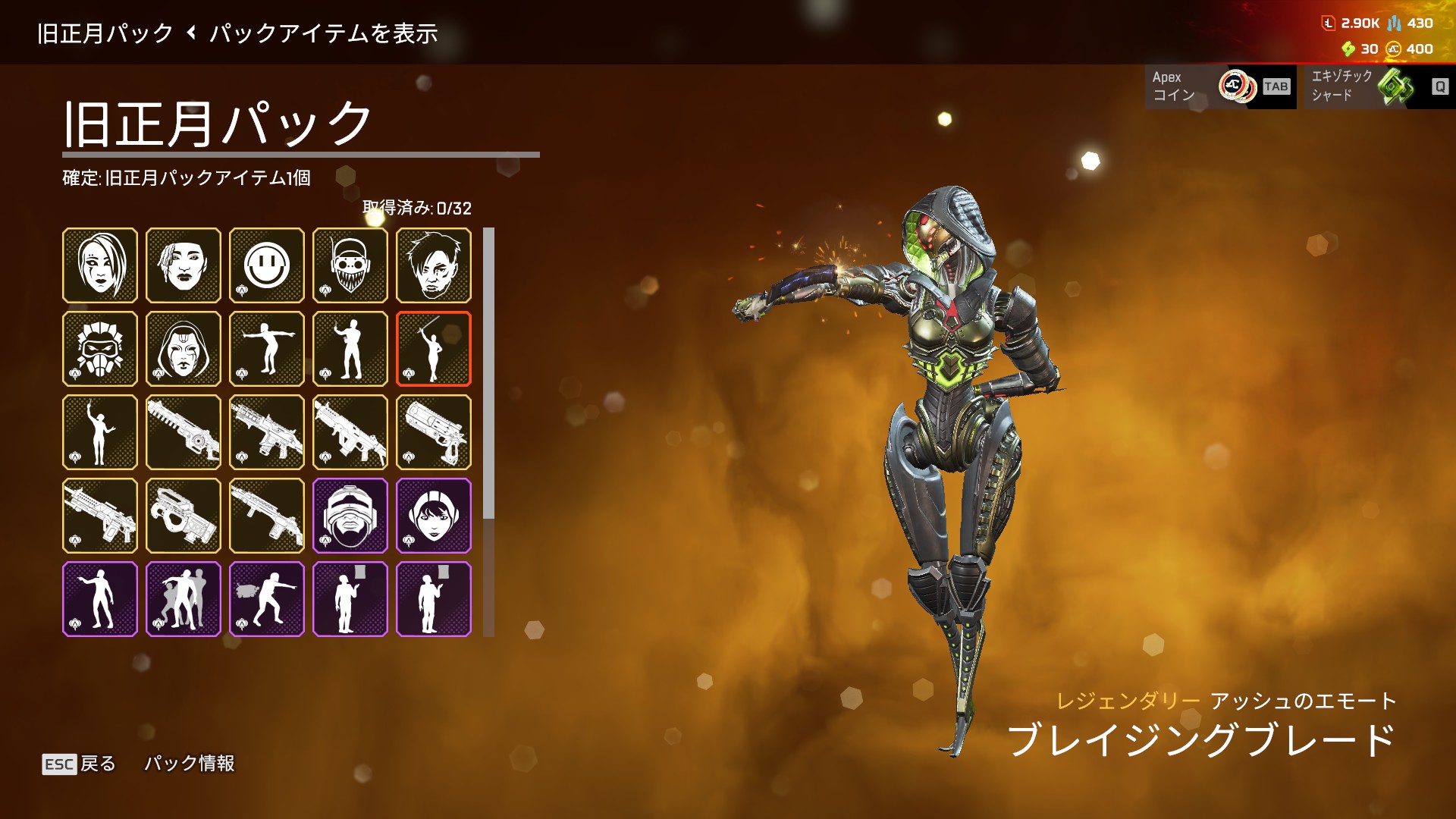Go back to 旧正月パック breadcrumb
This screenshot has width=1456, height=819.
pyautogui.click(x=105, y=33)
